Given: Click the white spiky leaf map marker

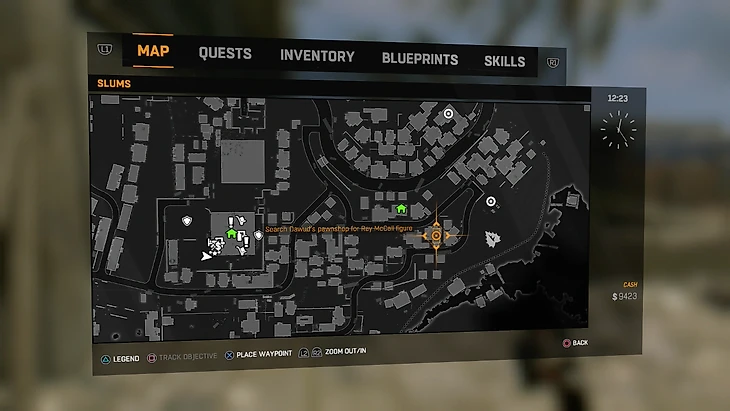Looking at the screenshot, I should [492, 239].
